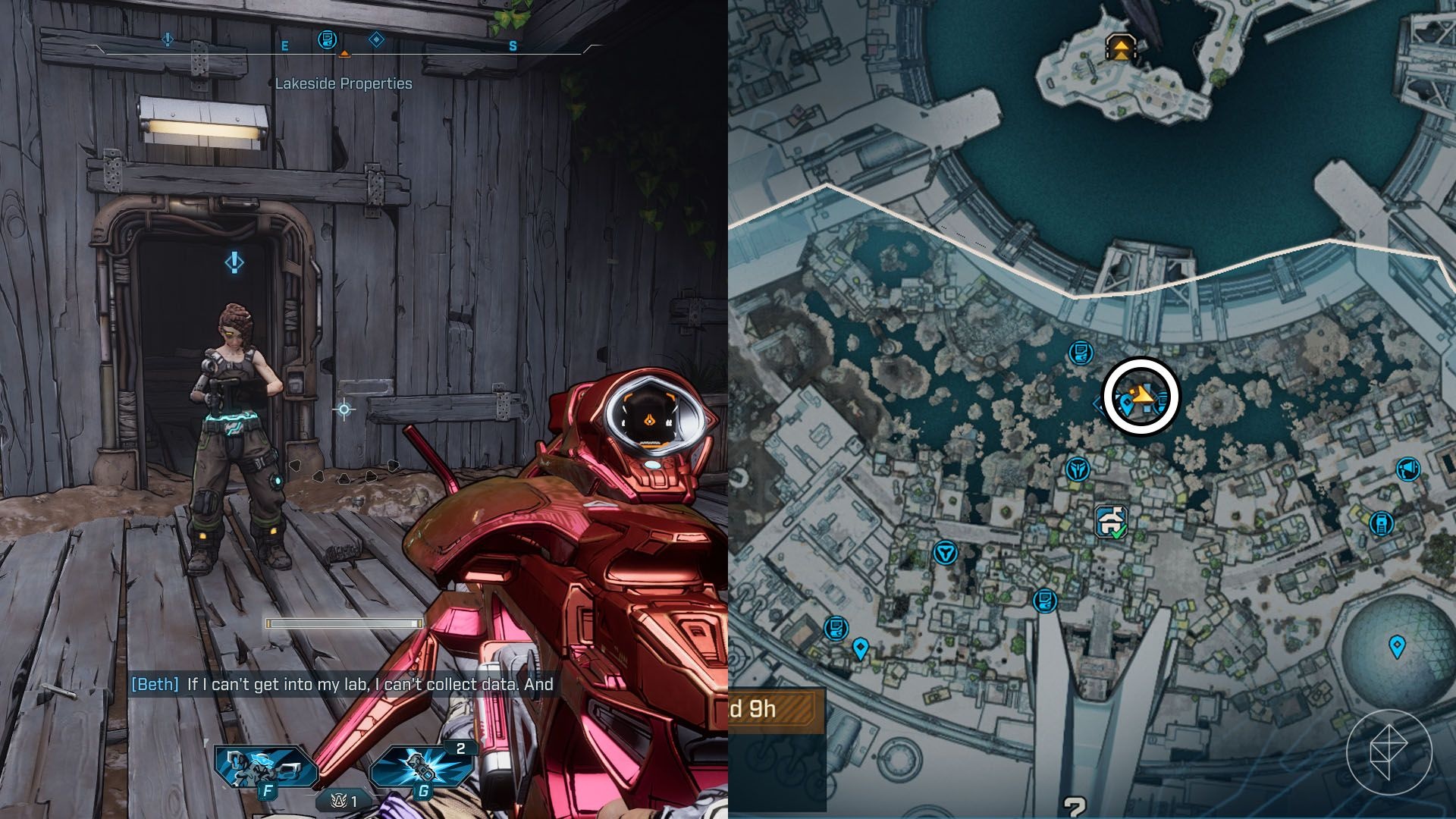Image resolution: width=1456 pixels, height=819 pixels.
Task: Click the question mark marker at map bottom
Action: 1074,807
